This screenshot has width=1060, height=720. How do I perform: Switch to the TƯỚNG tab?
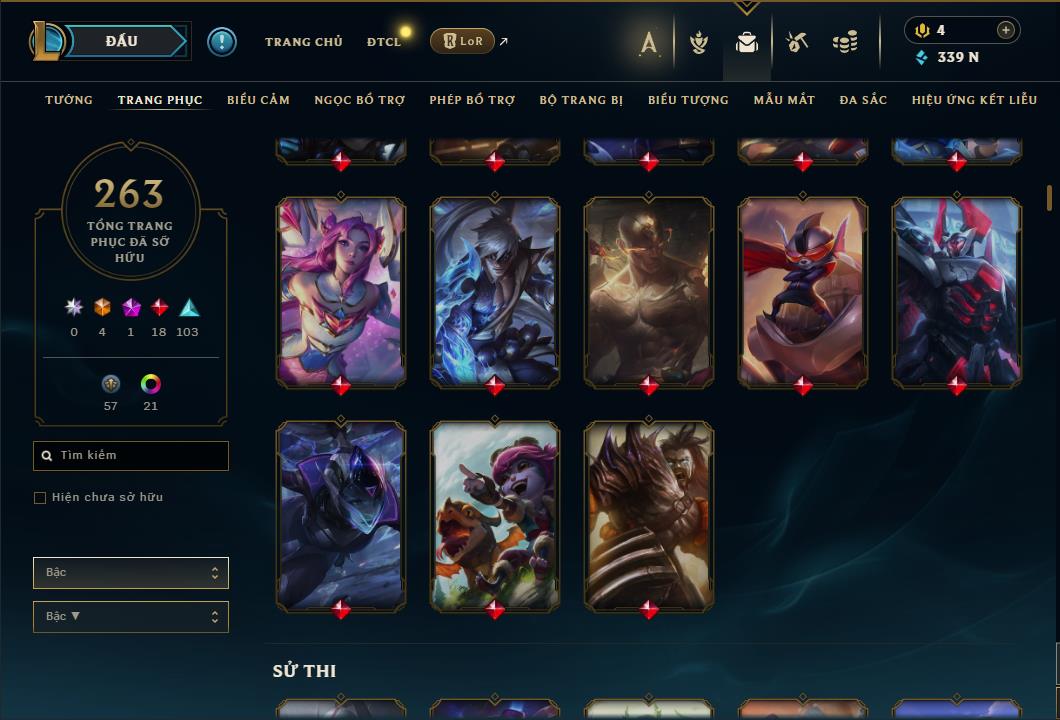click(69, 100)
